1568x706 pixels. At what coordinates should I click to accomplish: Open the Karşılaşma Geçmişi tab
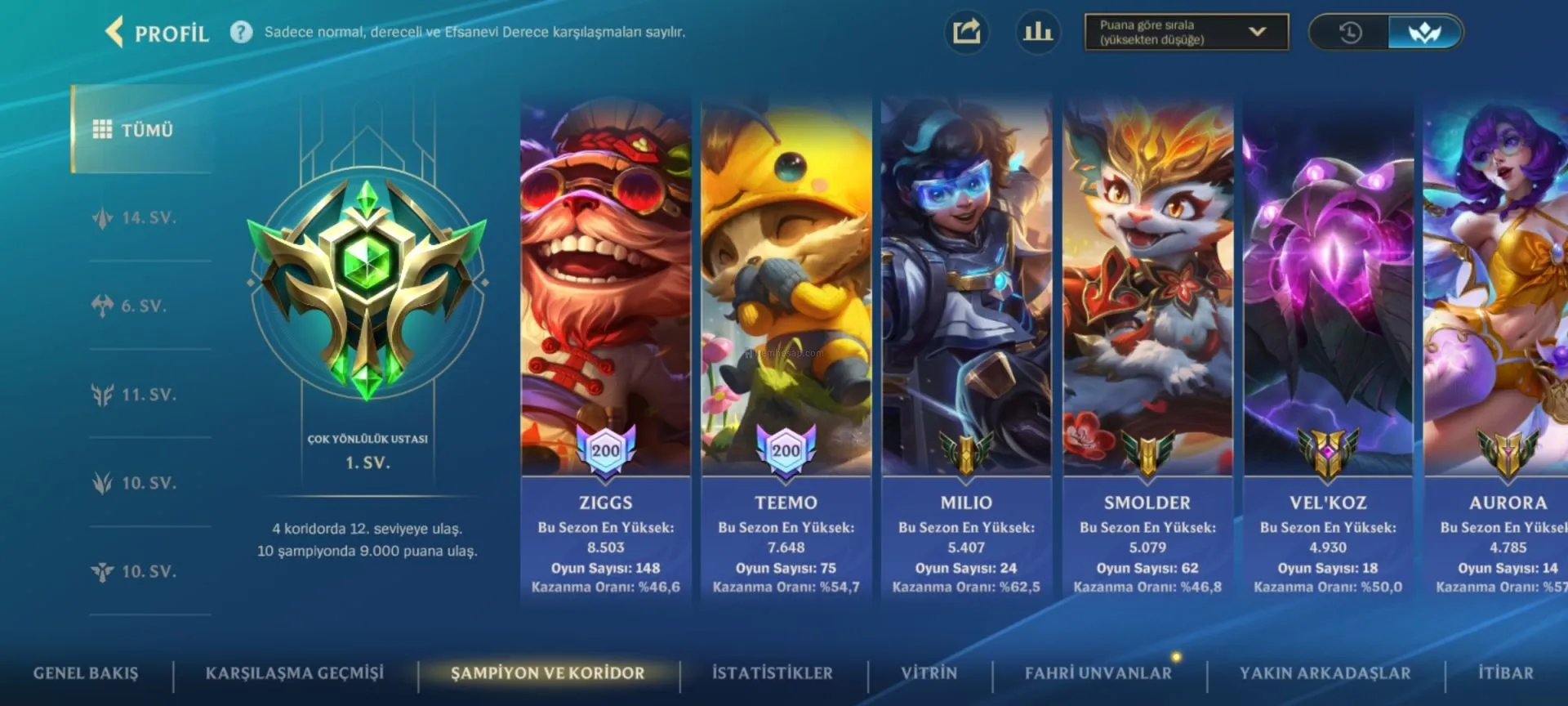pyautogui.click(x=294, y=673)
